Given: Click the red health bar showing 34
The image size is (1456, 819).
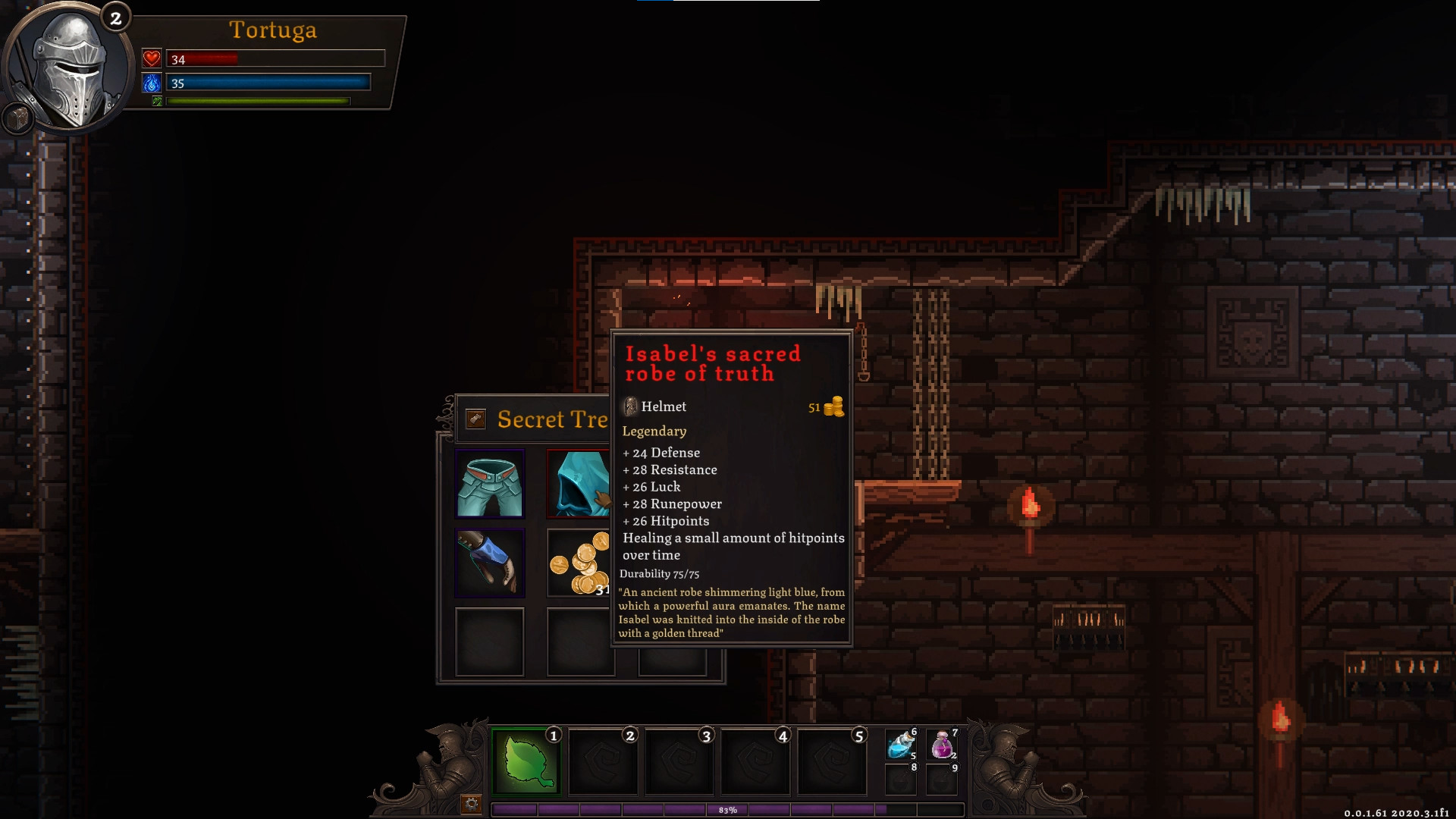Looking at the screenshot, I should (x=273, y=58).
